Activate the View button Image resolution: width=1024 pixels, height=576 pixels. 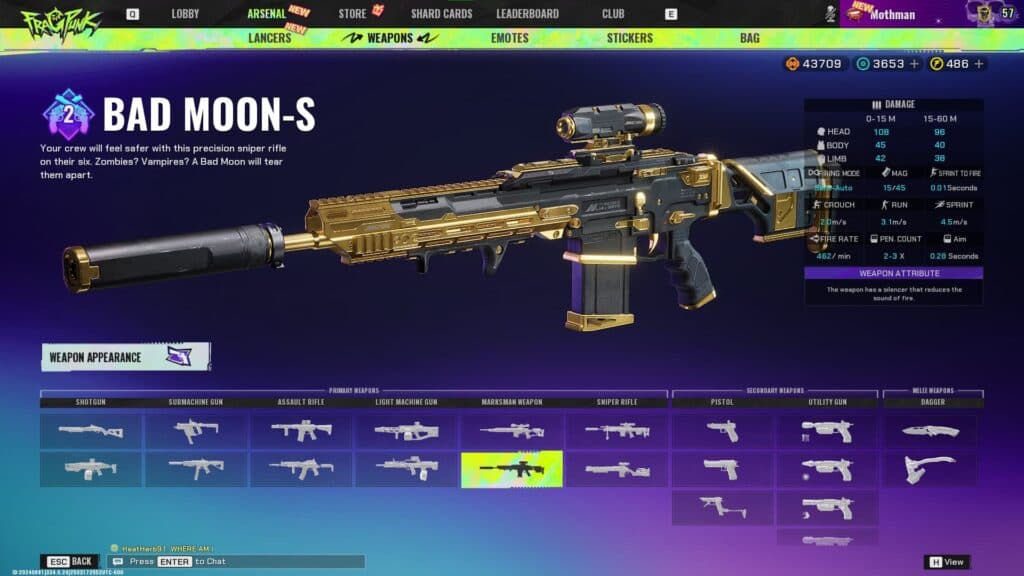click(947, 562)
